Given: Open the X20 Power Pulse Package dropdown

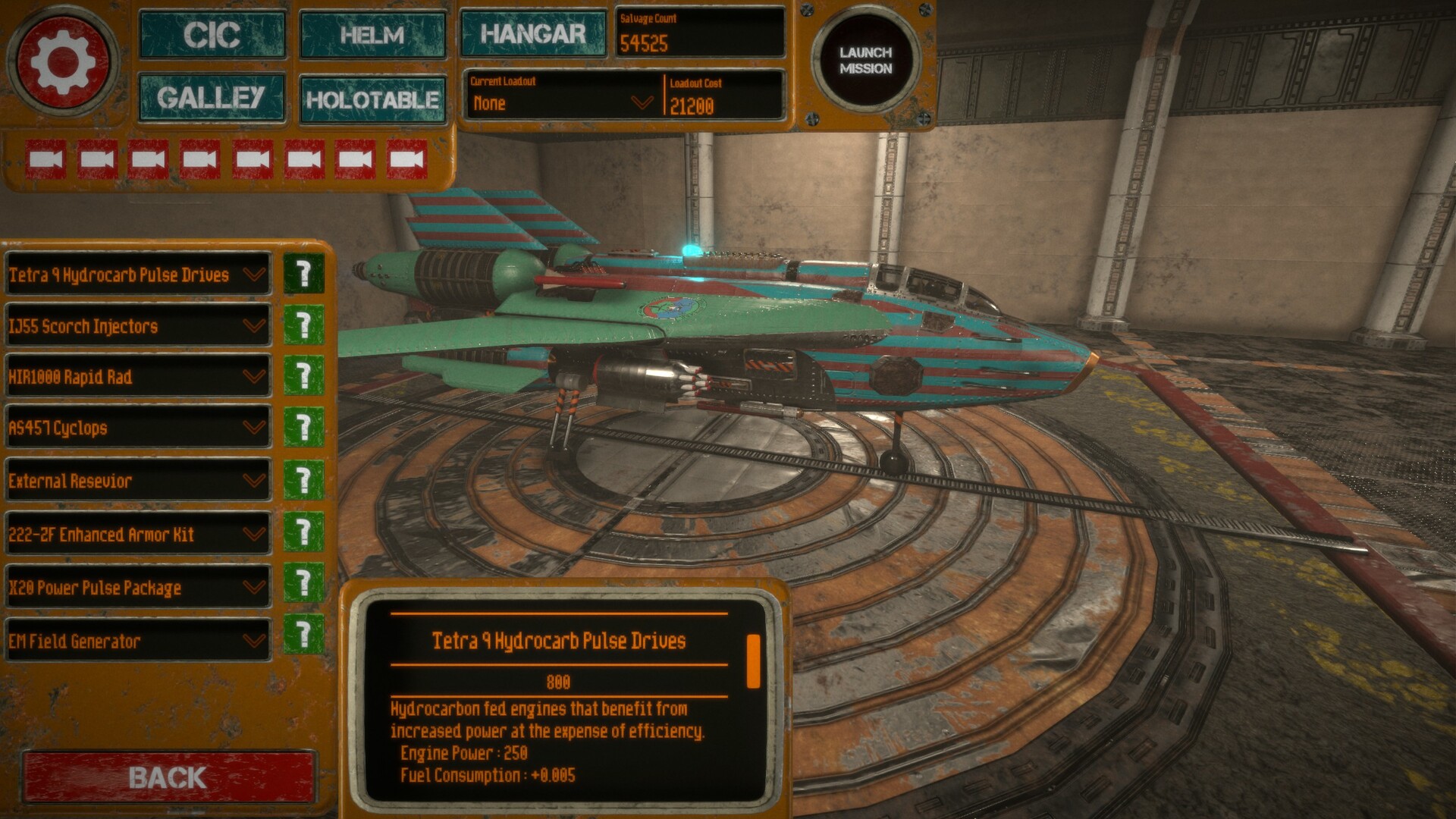Looking at the screenshot, I should (138, 588).
